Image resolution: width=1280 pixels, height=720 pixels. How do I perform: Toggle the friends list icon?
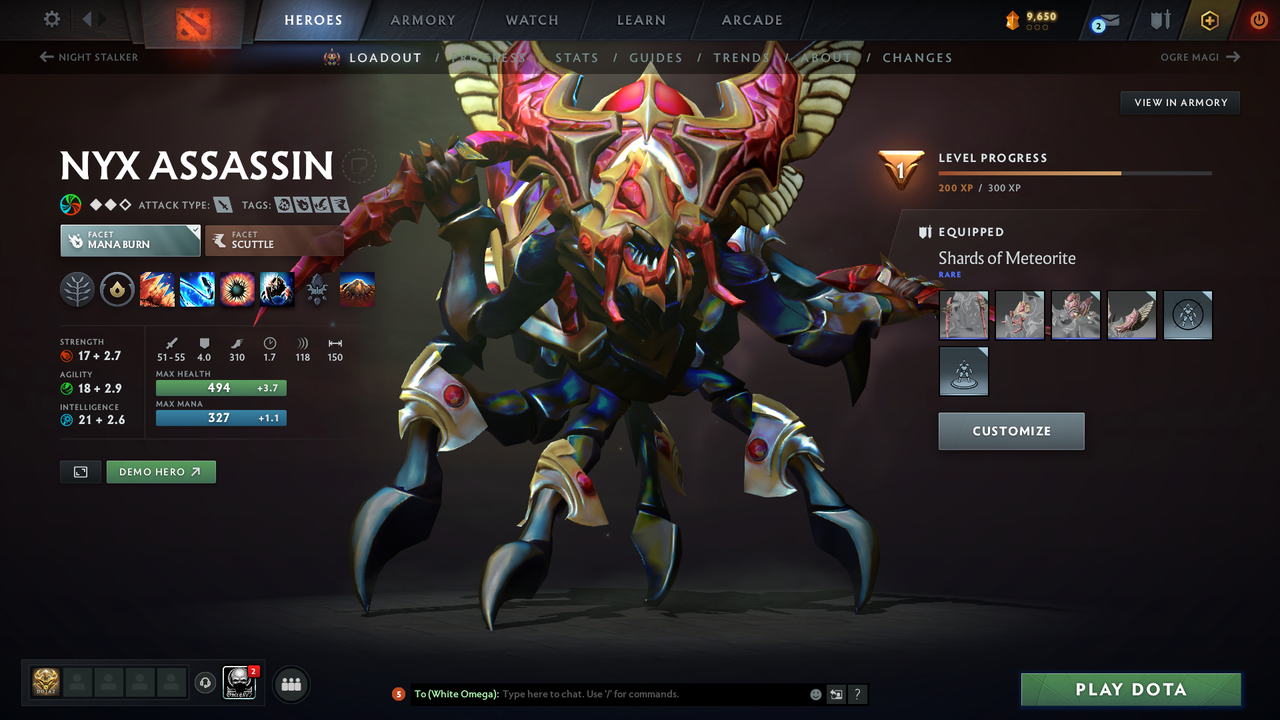click(289, 684)
